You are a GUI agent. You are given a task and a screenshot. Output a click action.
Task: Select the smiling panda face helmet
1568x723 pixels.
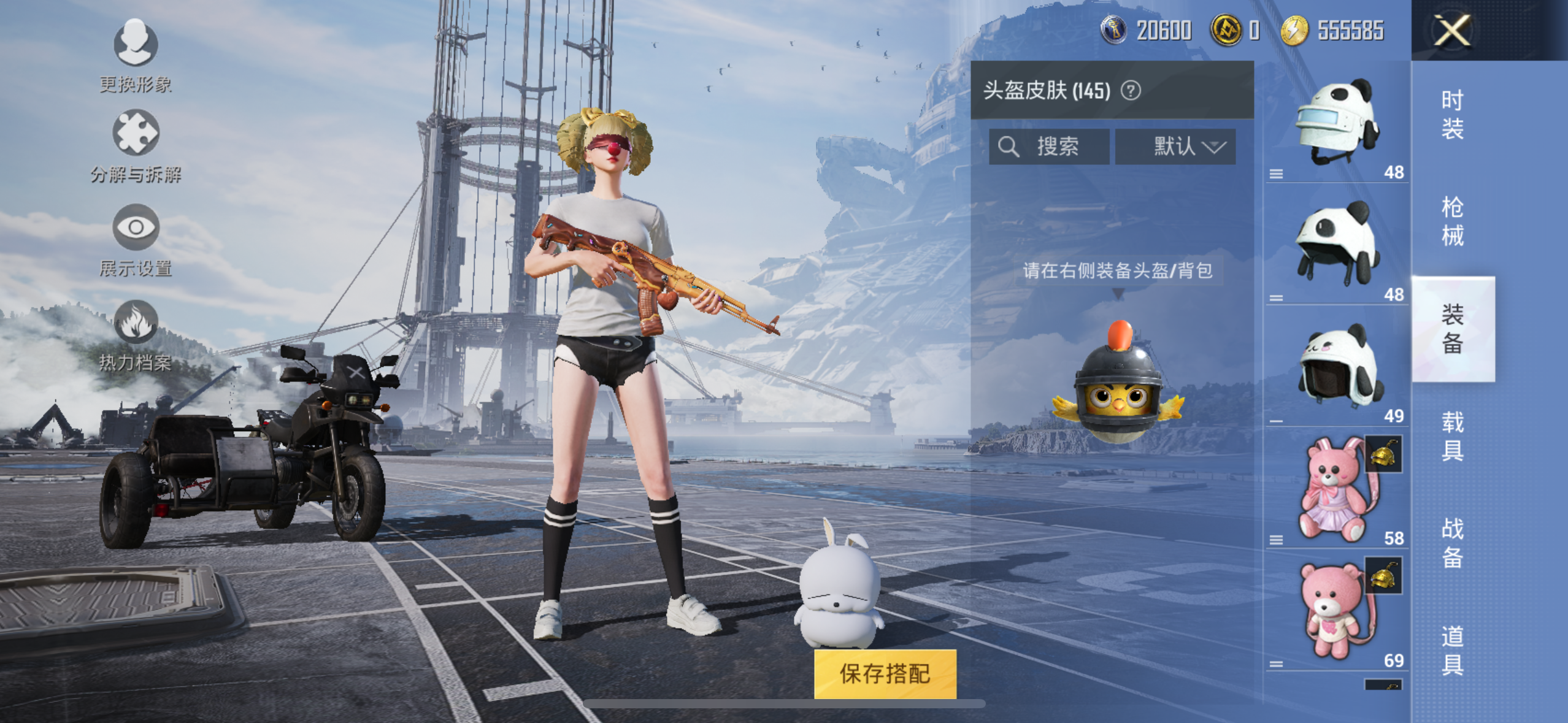[1335, 367]
